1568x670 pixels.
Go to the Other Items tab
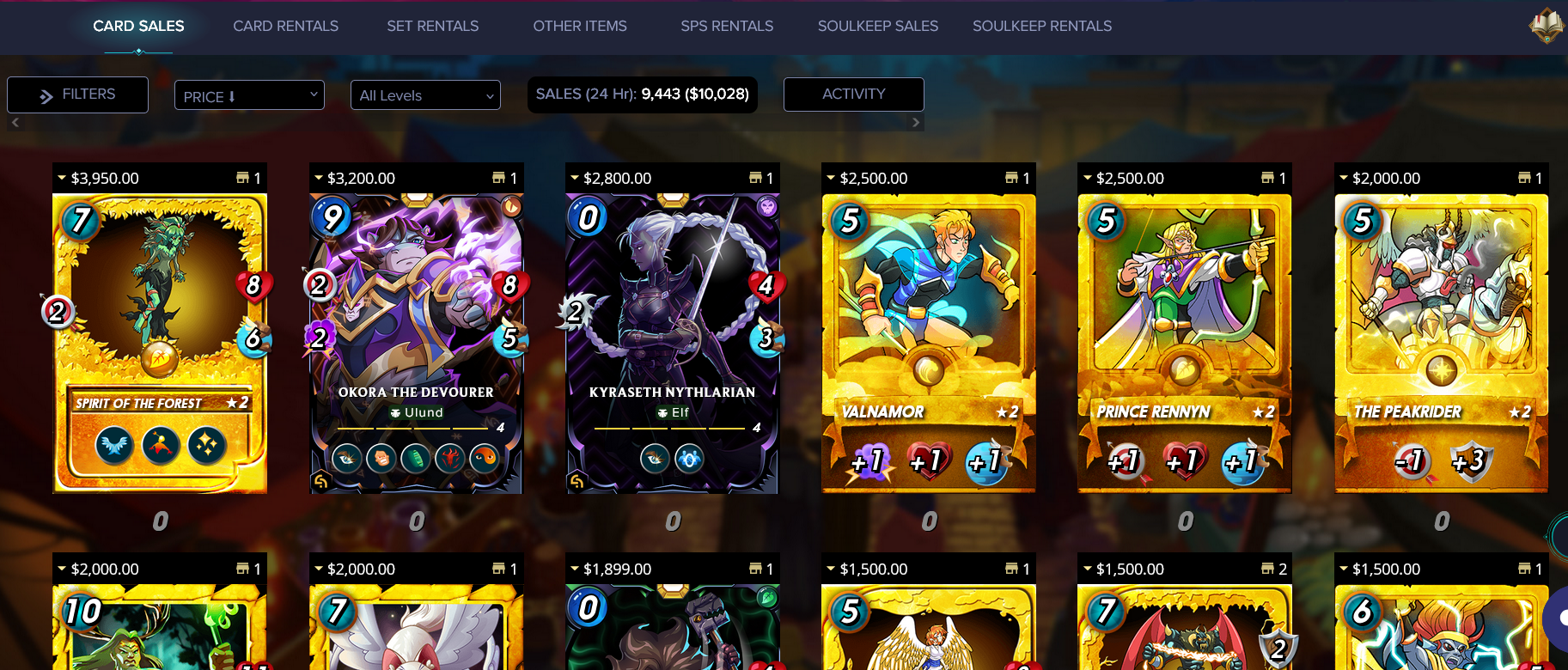click(579, 26)
